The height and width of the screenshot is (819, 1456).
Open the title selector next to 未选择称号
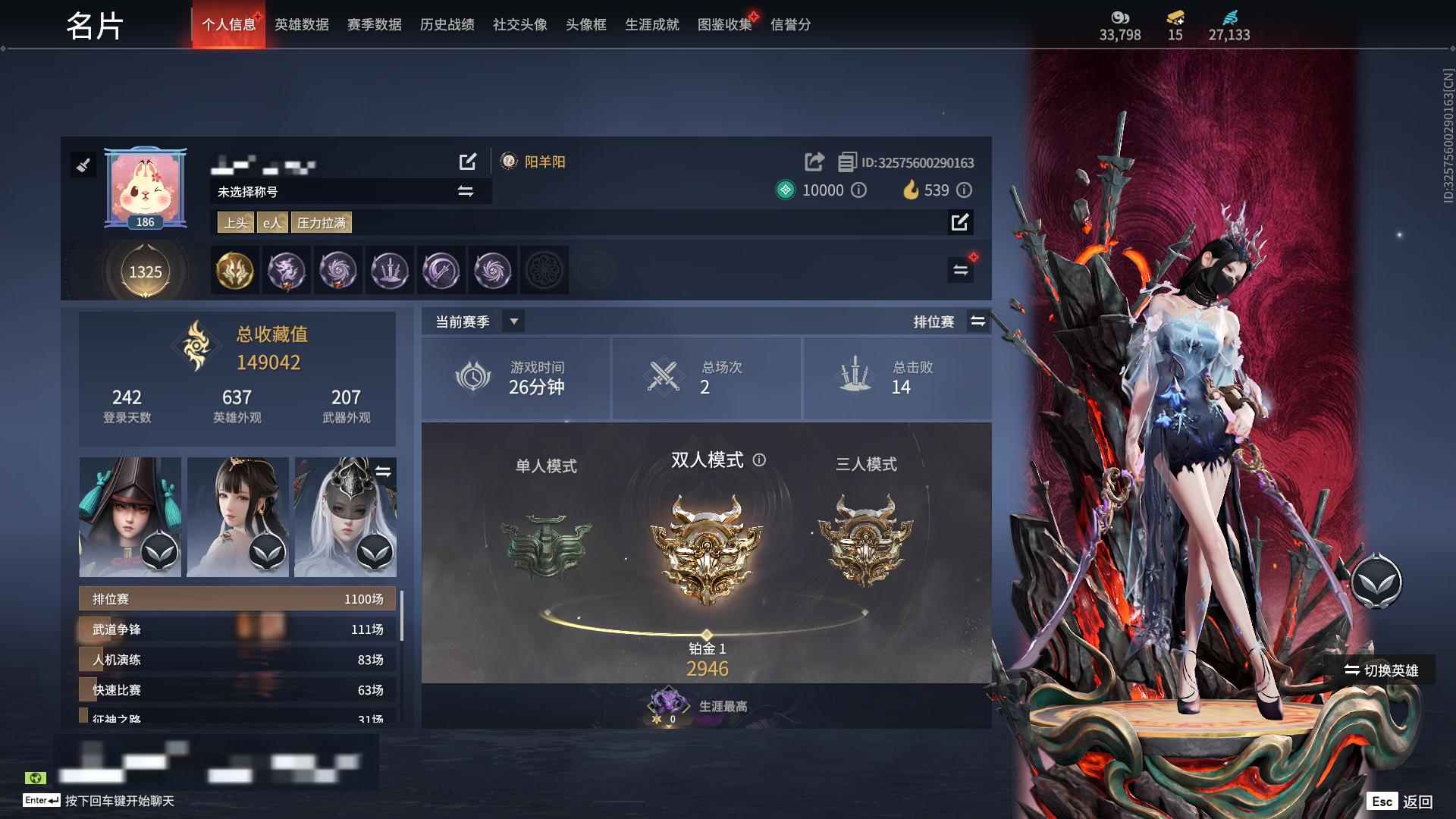pyautogui.click(x=465, y=191)
